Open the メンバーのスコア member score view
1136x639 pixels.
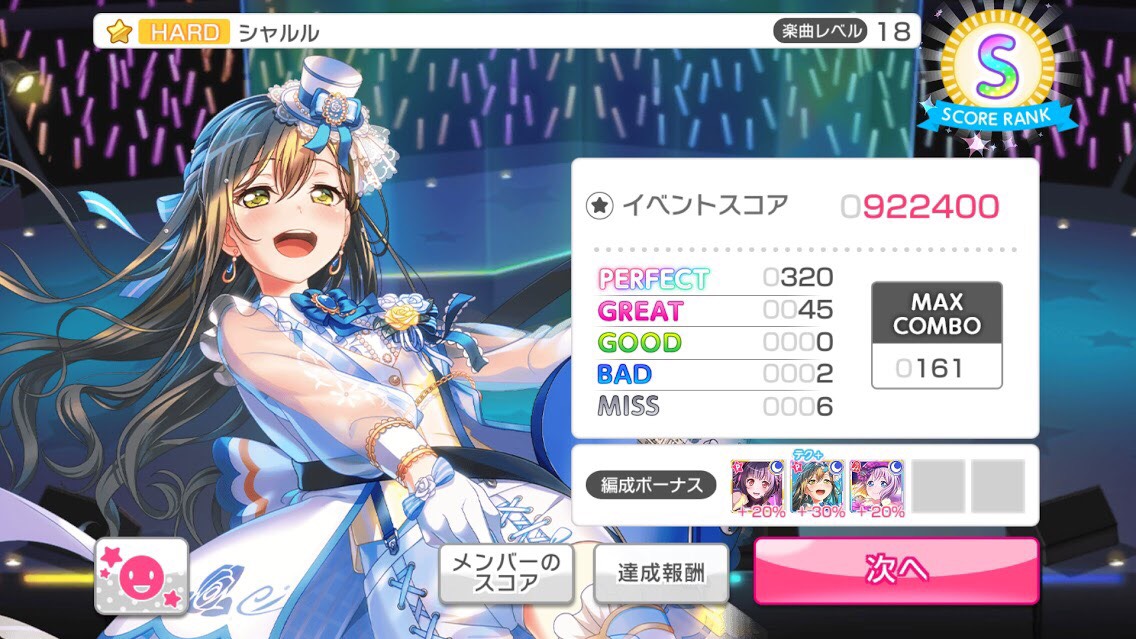pyautogui.click(x=507, y=573)
